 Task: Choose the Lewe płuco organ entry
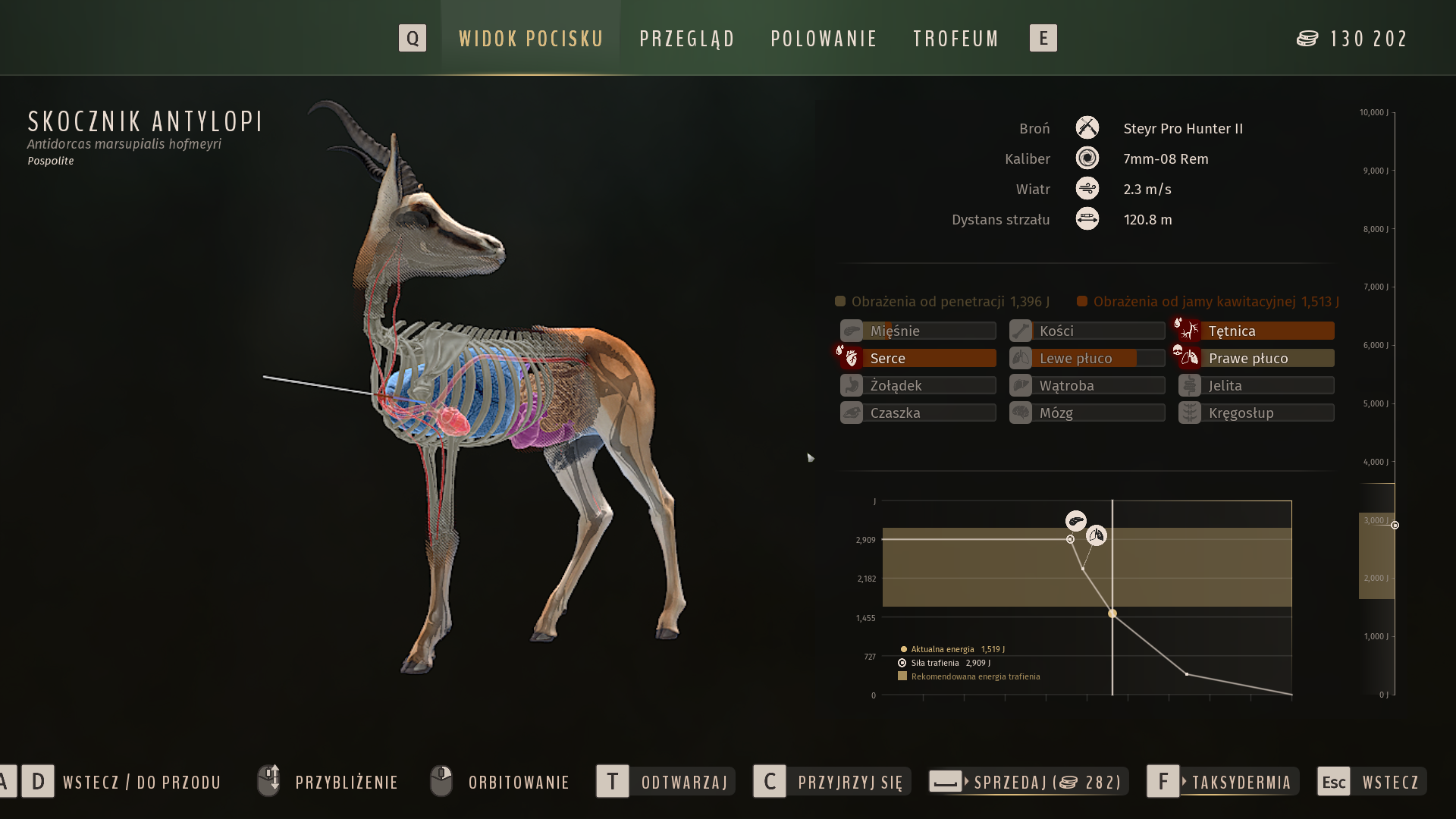[1087, 358]
